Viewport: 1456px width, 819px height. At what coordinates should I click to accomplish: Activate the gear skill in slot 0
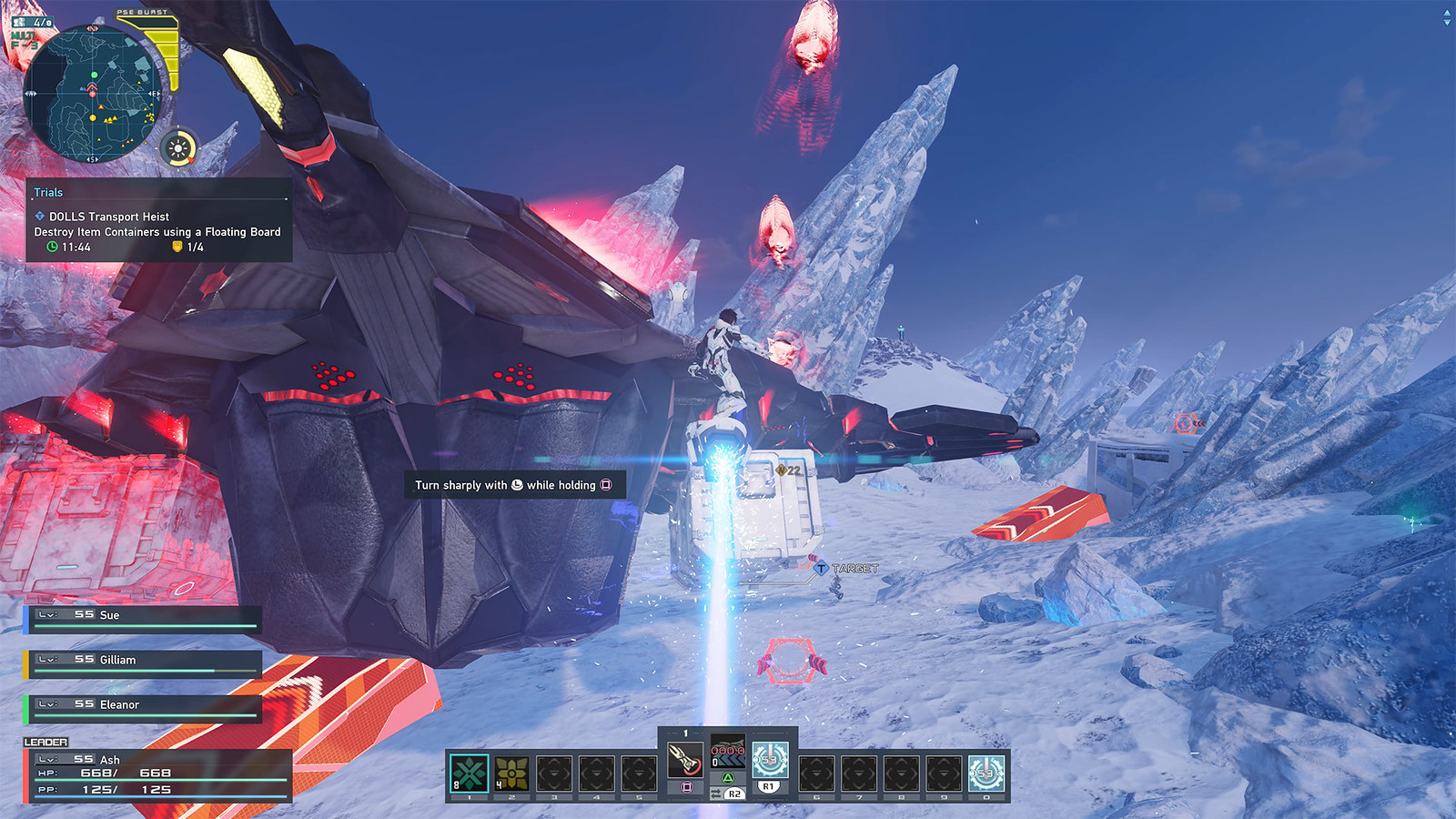[986, 773]
